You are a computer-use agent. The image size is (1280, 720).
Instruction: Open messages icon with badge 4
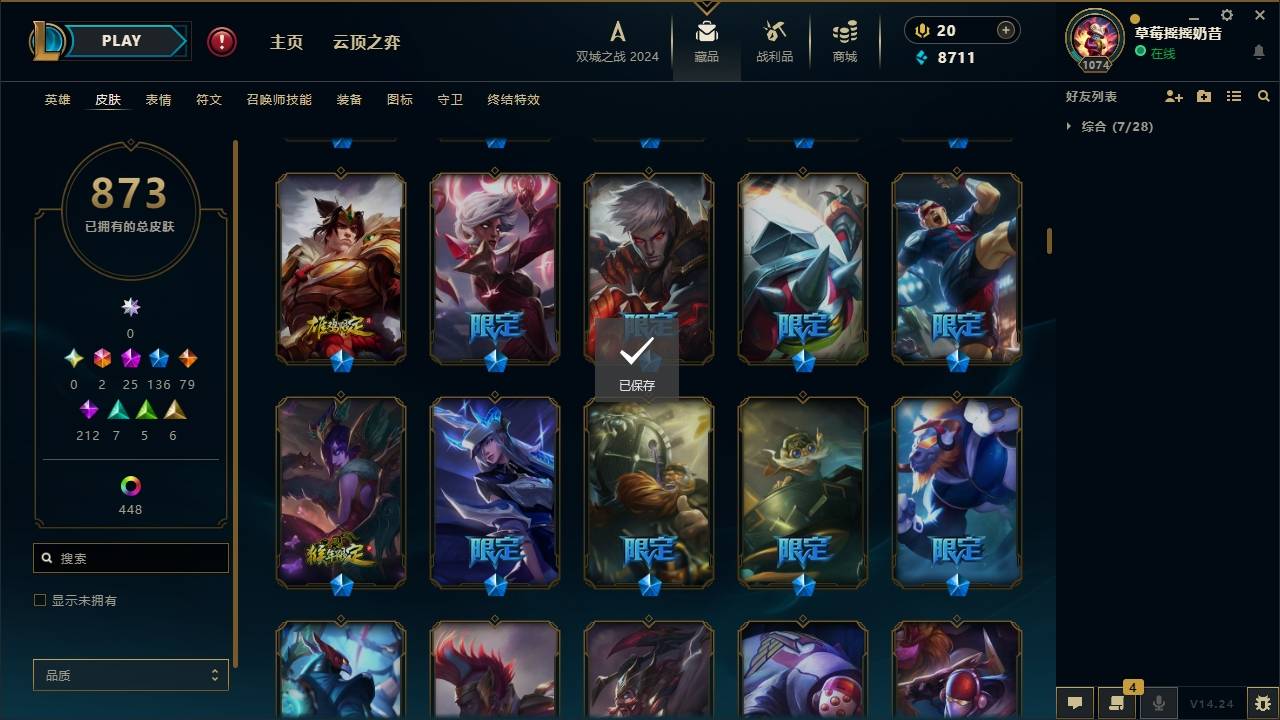tap(1117, 703)
